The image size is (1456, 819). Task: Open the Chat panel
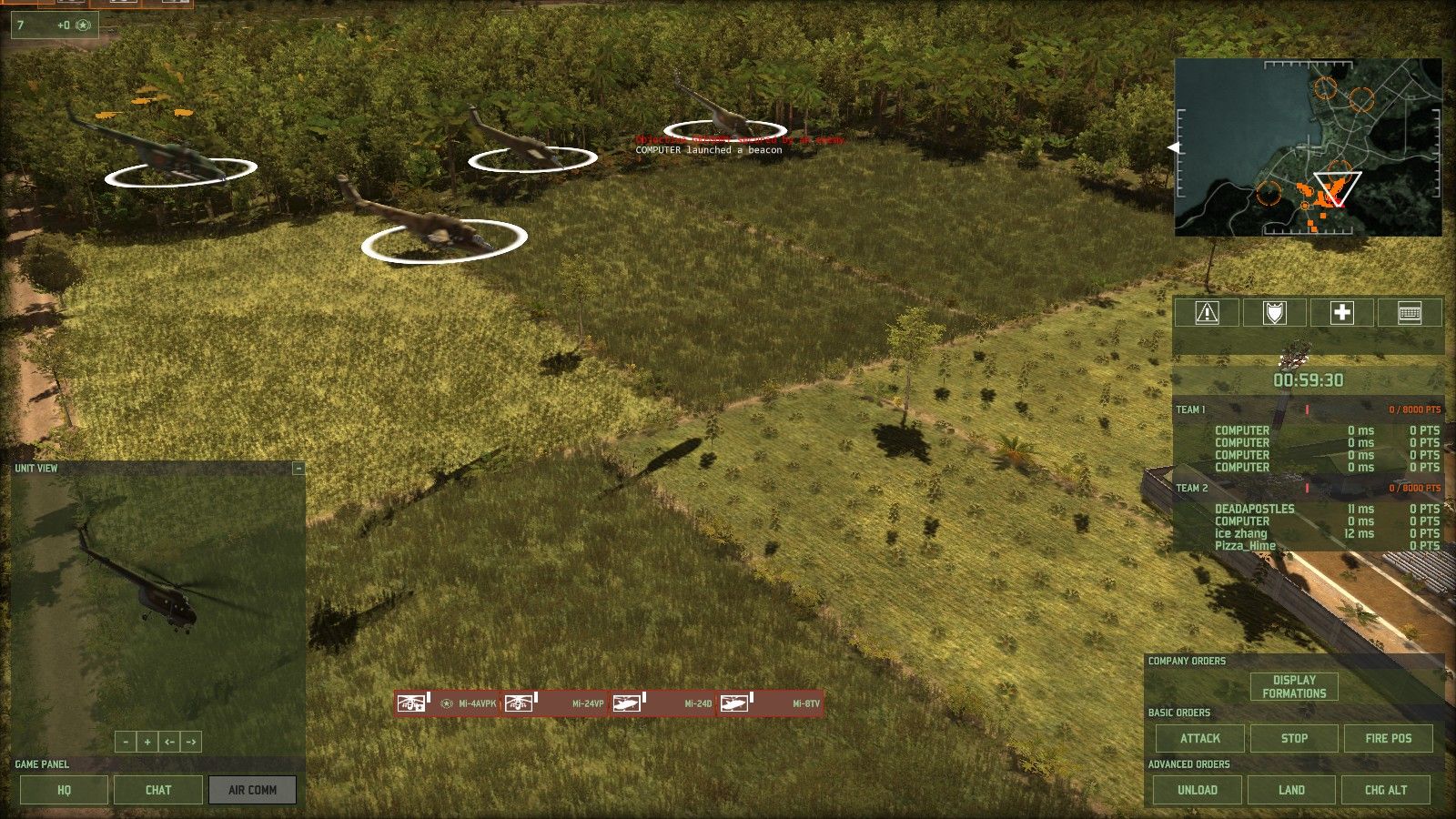coord(158,790)
